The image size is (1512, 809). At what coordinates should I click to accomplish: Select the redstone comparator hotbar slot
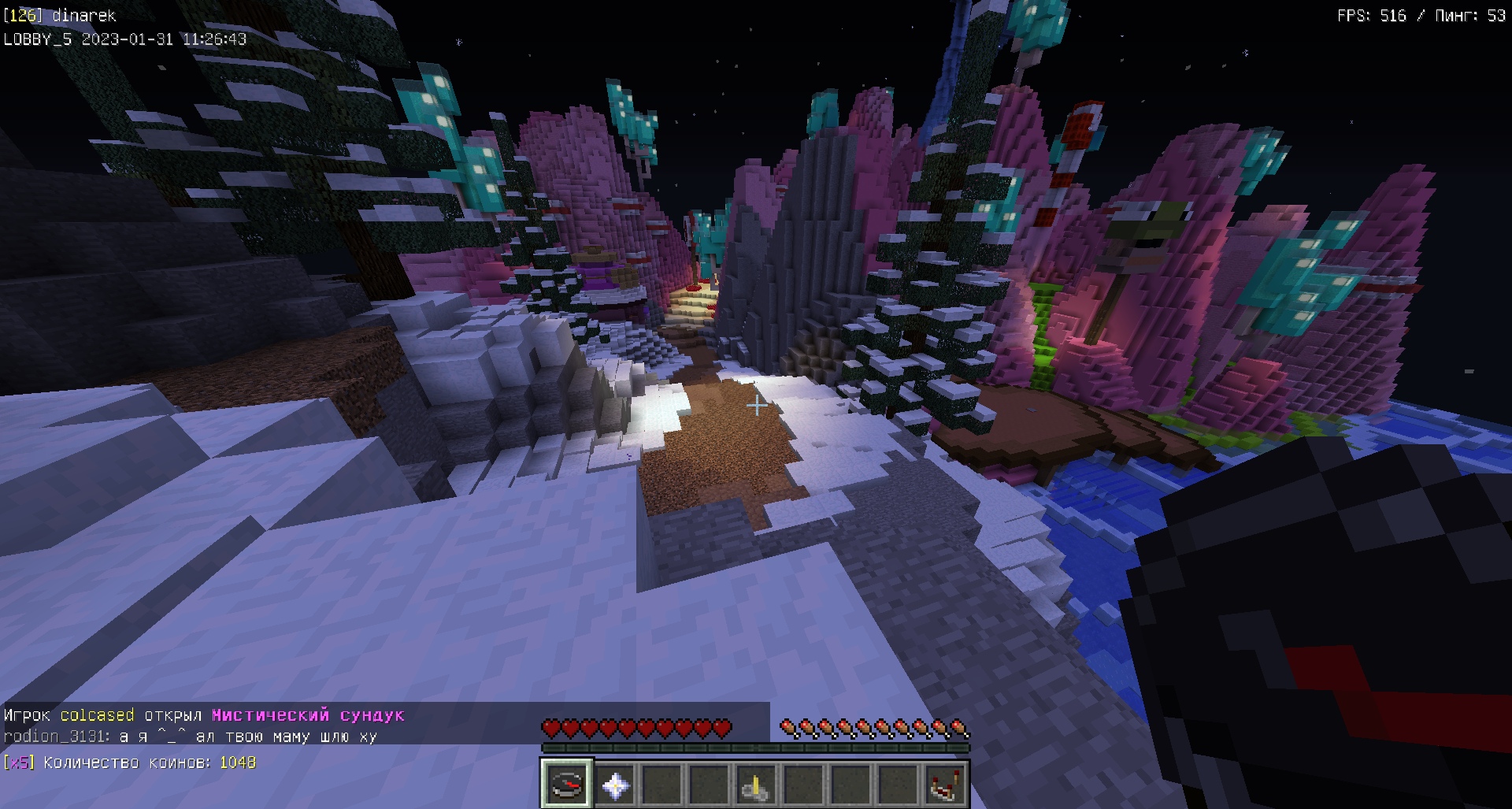click(x=944, y=785)
